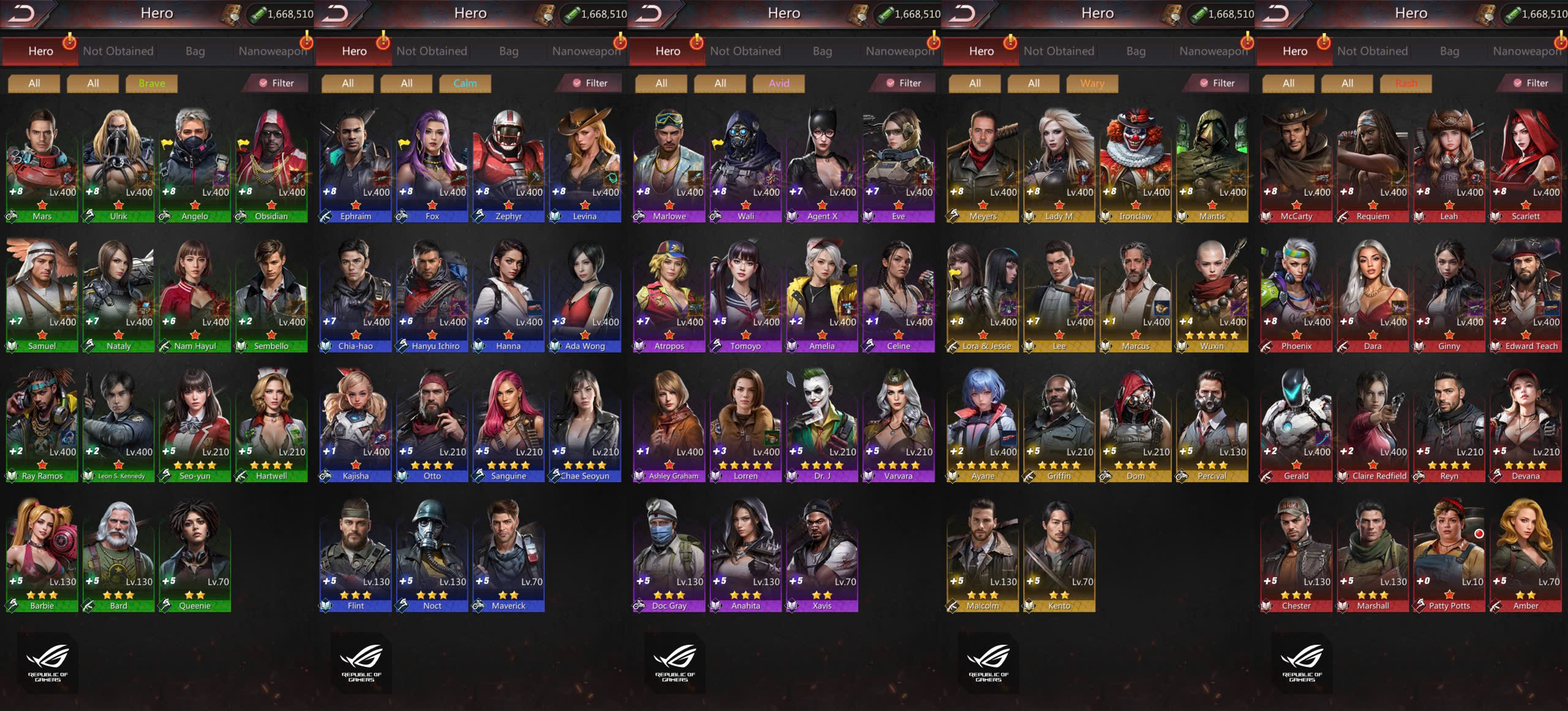Select the Brave faction filter
Viewport: 1568px width, 711px height.
[x=151, y=83]
